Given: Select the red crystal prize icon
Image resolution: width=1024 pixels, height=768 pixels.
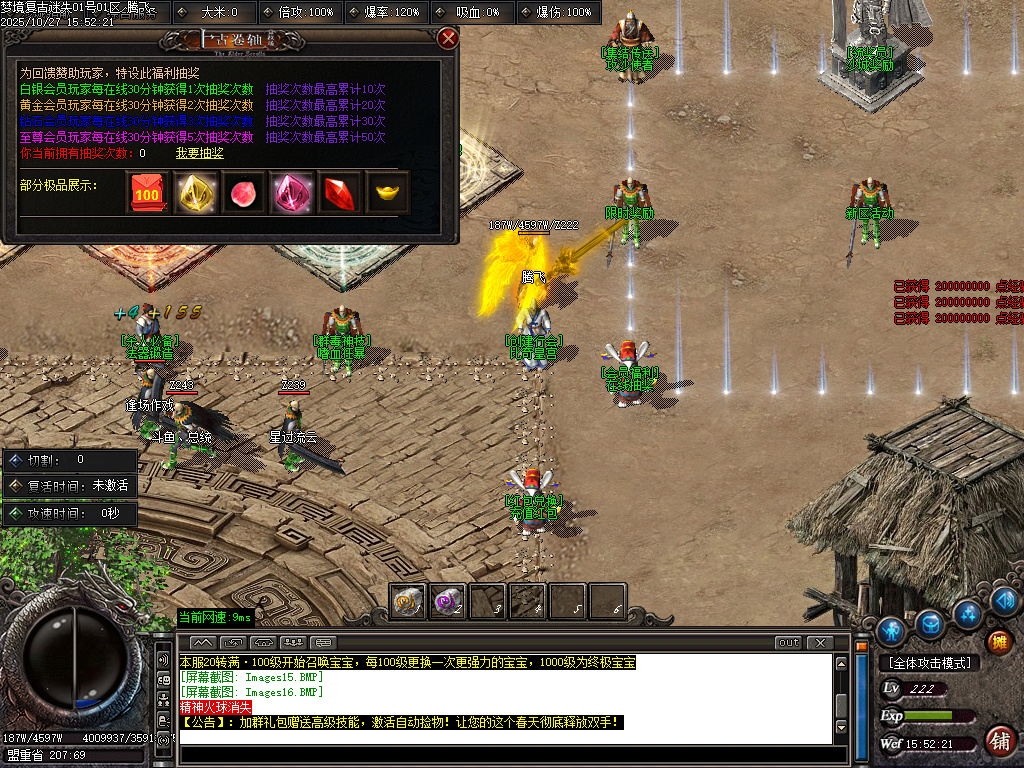Looking at the screenshot, I should click(x=339, y=192).
